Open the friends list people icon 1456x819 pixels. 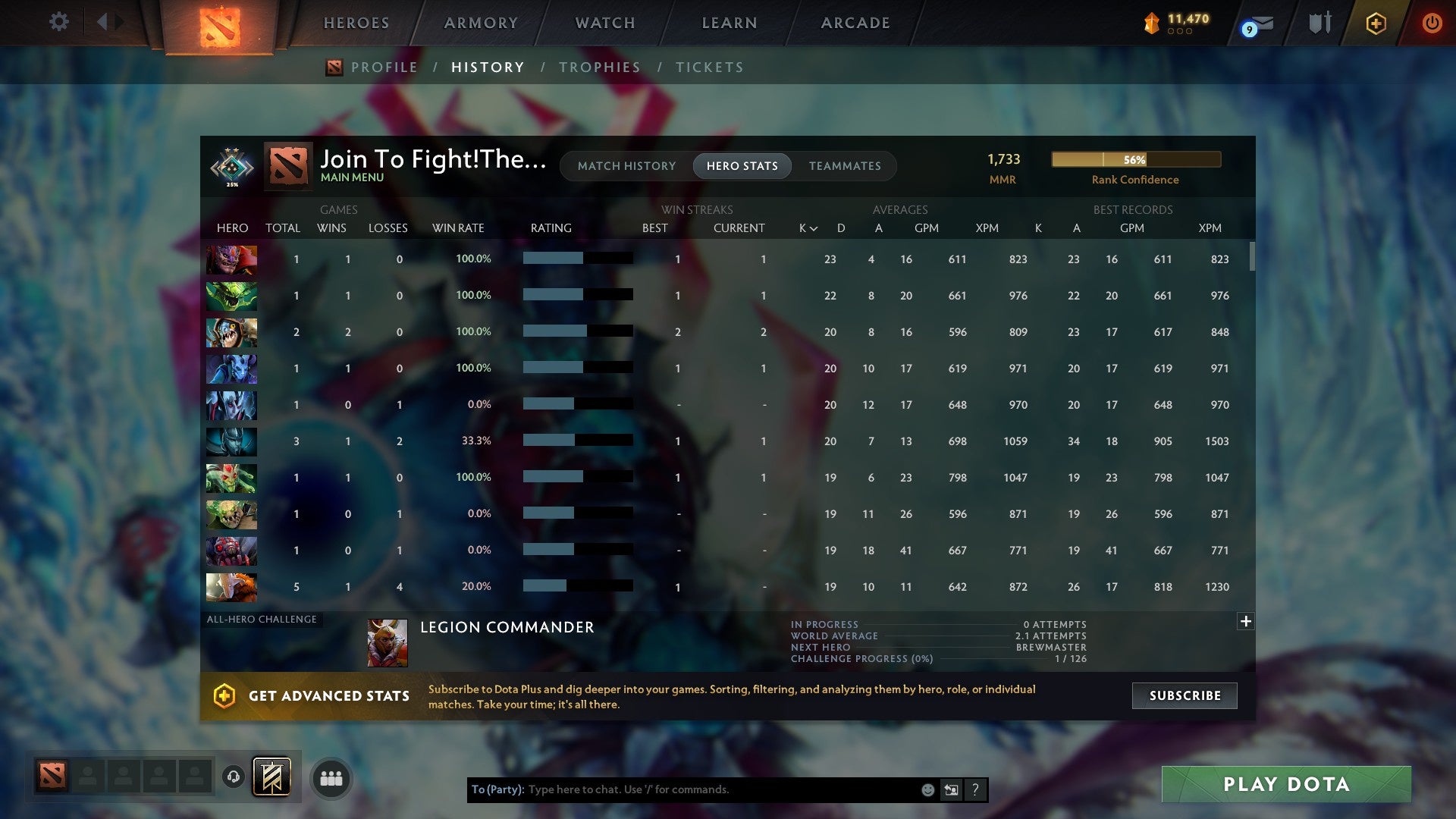point(331,777)
